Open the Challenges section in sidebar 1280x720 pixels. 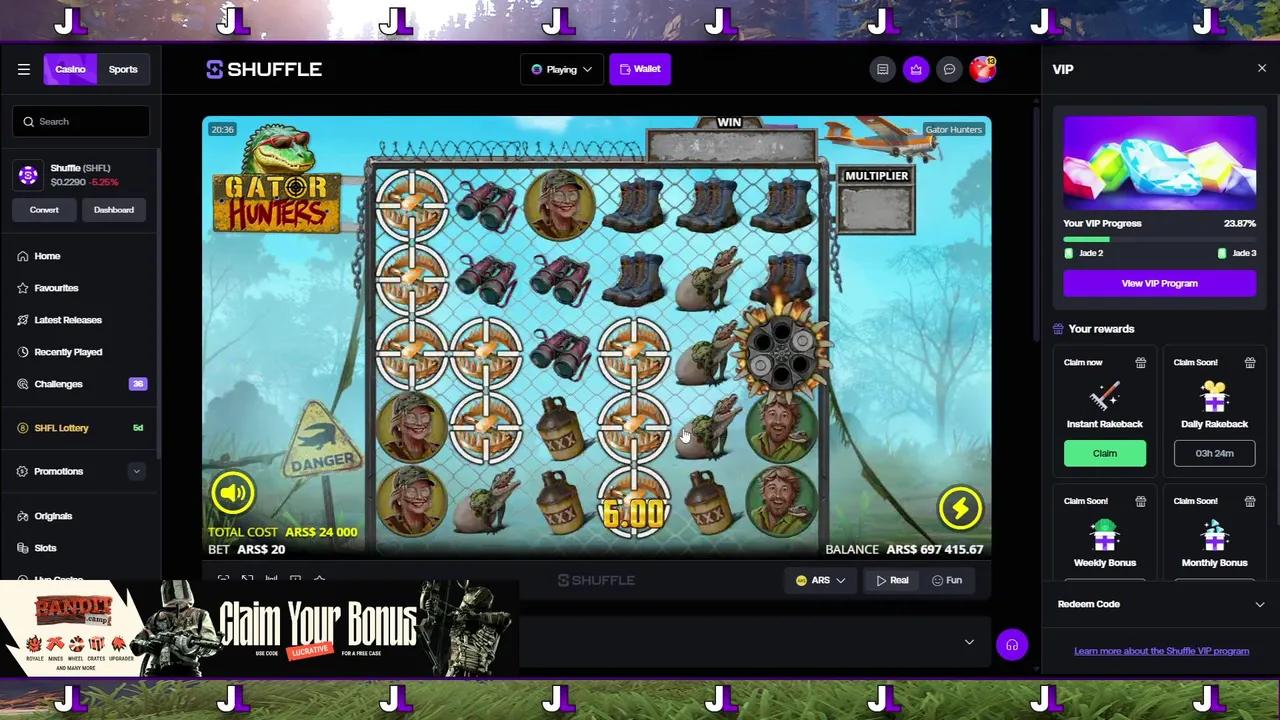58,384
